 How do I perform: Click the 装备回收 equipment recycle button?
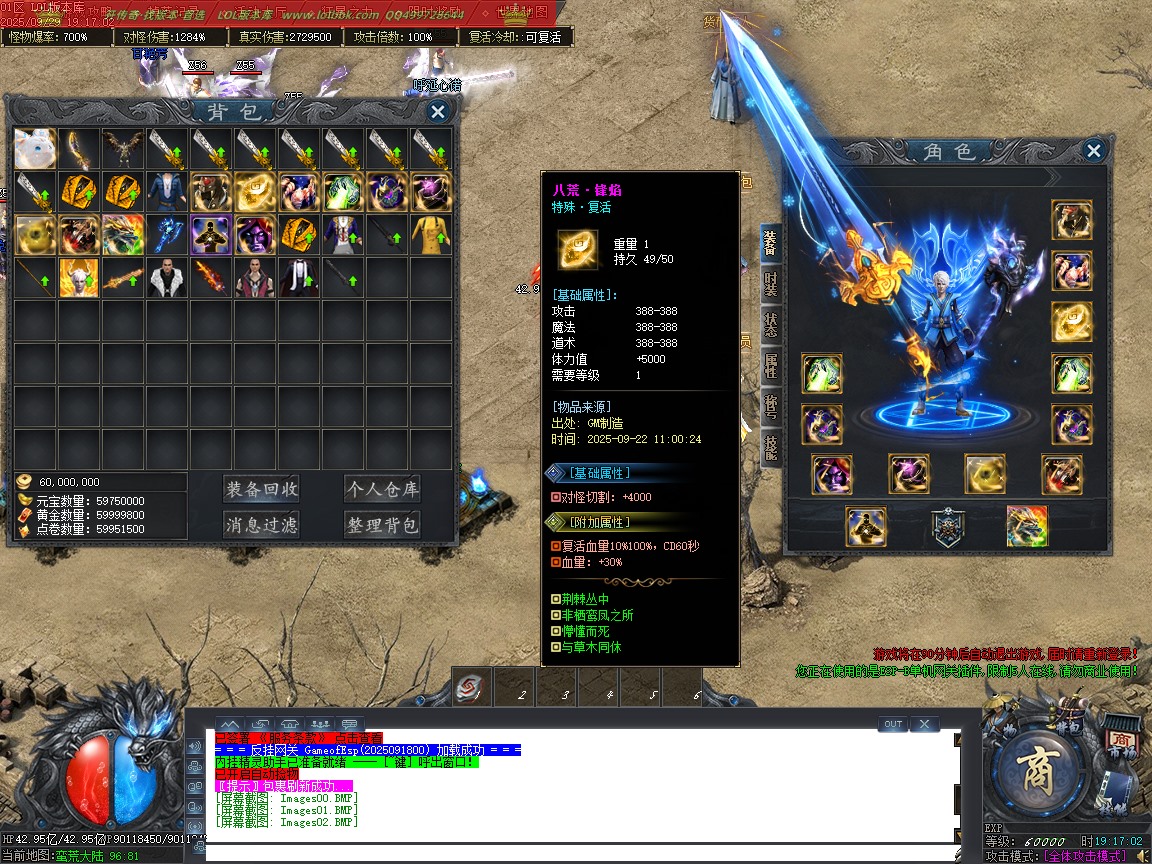tap(262, 489)
